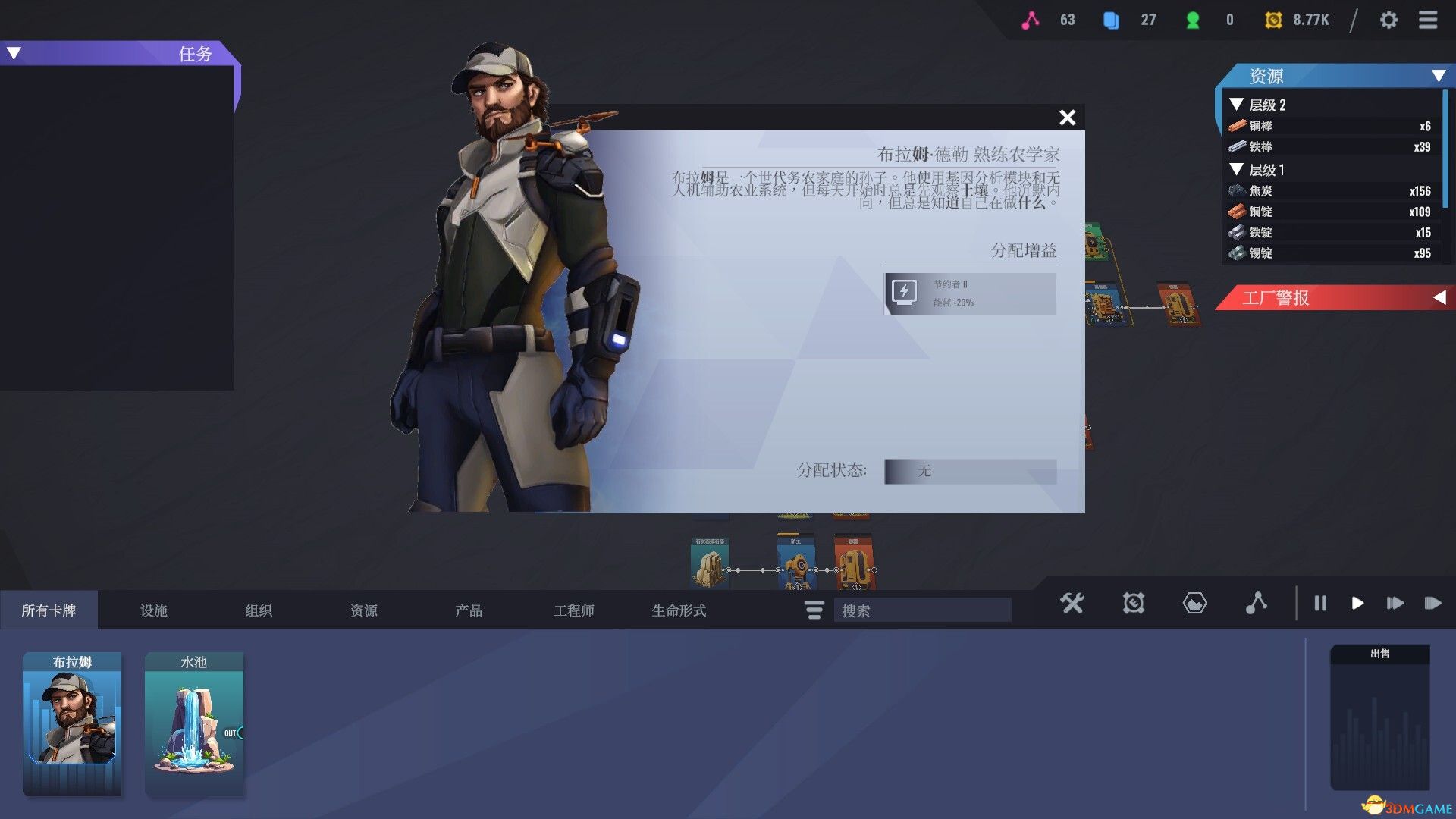The width and height of the screenshot is (1456, 819).
Task: Click the gear-coin energy icon in bottom toolbar
Action: (1133, 604)
